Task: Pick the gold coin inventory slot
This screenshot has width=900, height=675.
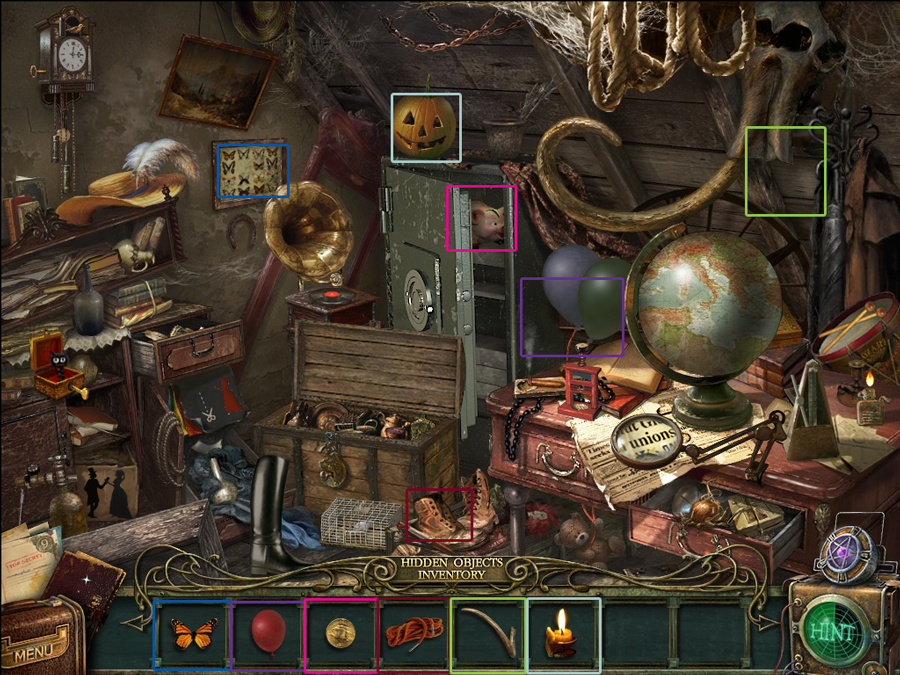Action: (341, 634)
